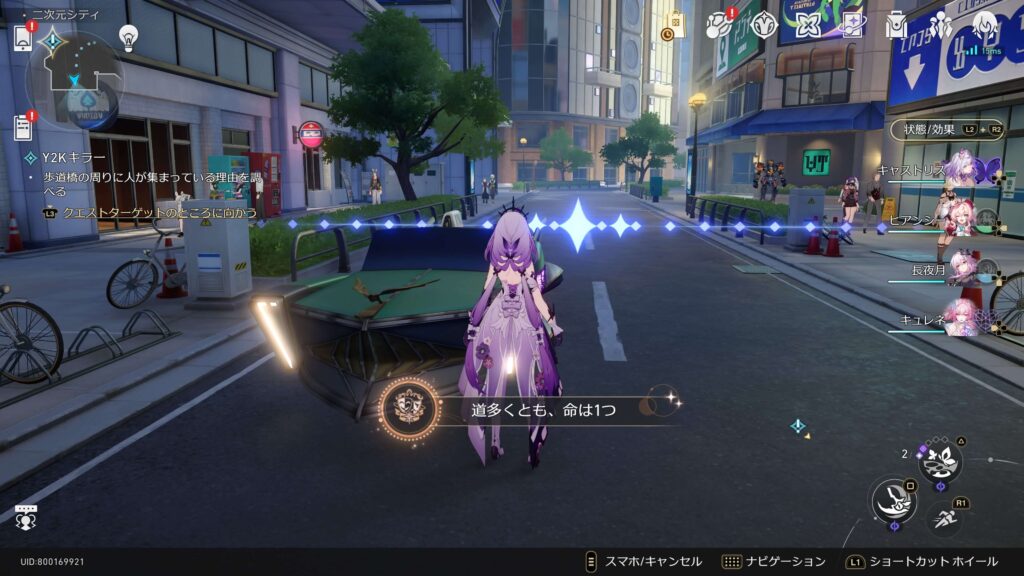Image resolution: width=1024 pixels, height=576 pixels.
Task: Open the team lineup icon
Action: click(940, 25)
